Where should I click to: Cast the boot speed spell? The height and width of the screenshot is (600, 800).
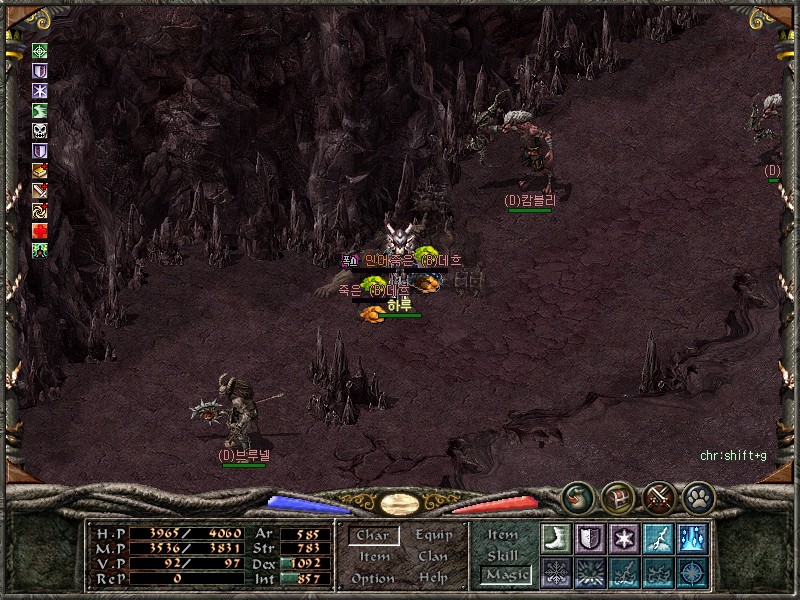[x=555, y=538]
